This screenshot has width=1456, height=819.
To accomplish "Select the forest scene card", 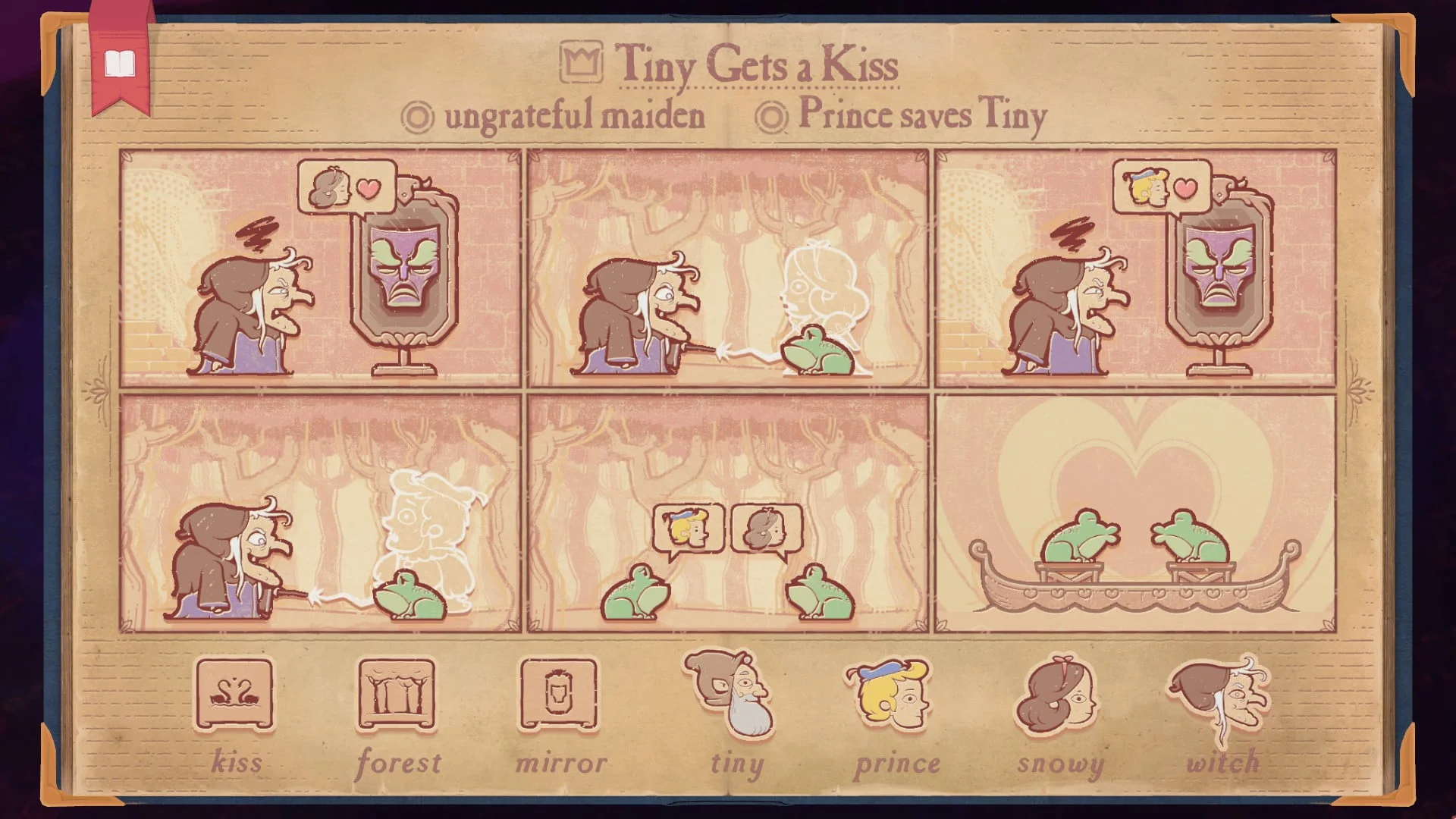I will click(x=397, y=695).
